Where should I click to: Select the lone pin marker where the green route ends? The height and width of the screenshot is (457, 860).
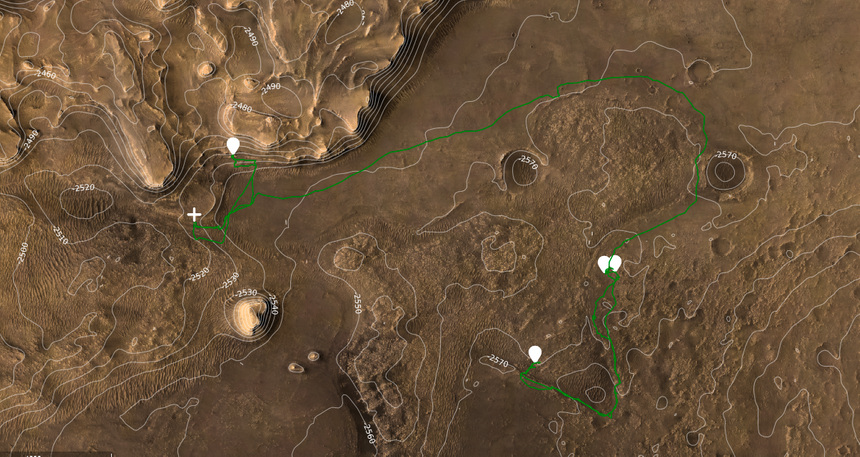(535, 353)
